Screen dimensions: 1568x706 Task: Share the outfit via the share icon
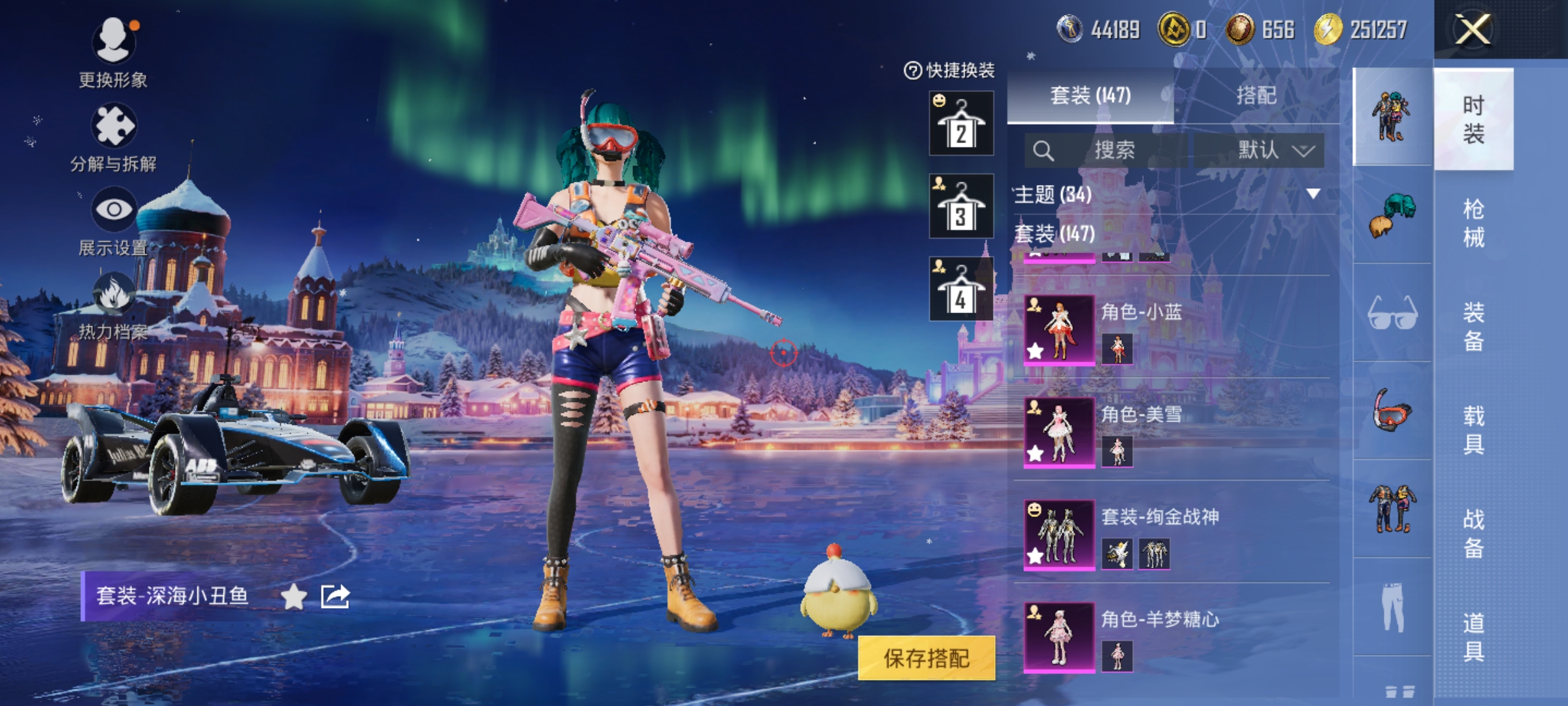point(335,596)
